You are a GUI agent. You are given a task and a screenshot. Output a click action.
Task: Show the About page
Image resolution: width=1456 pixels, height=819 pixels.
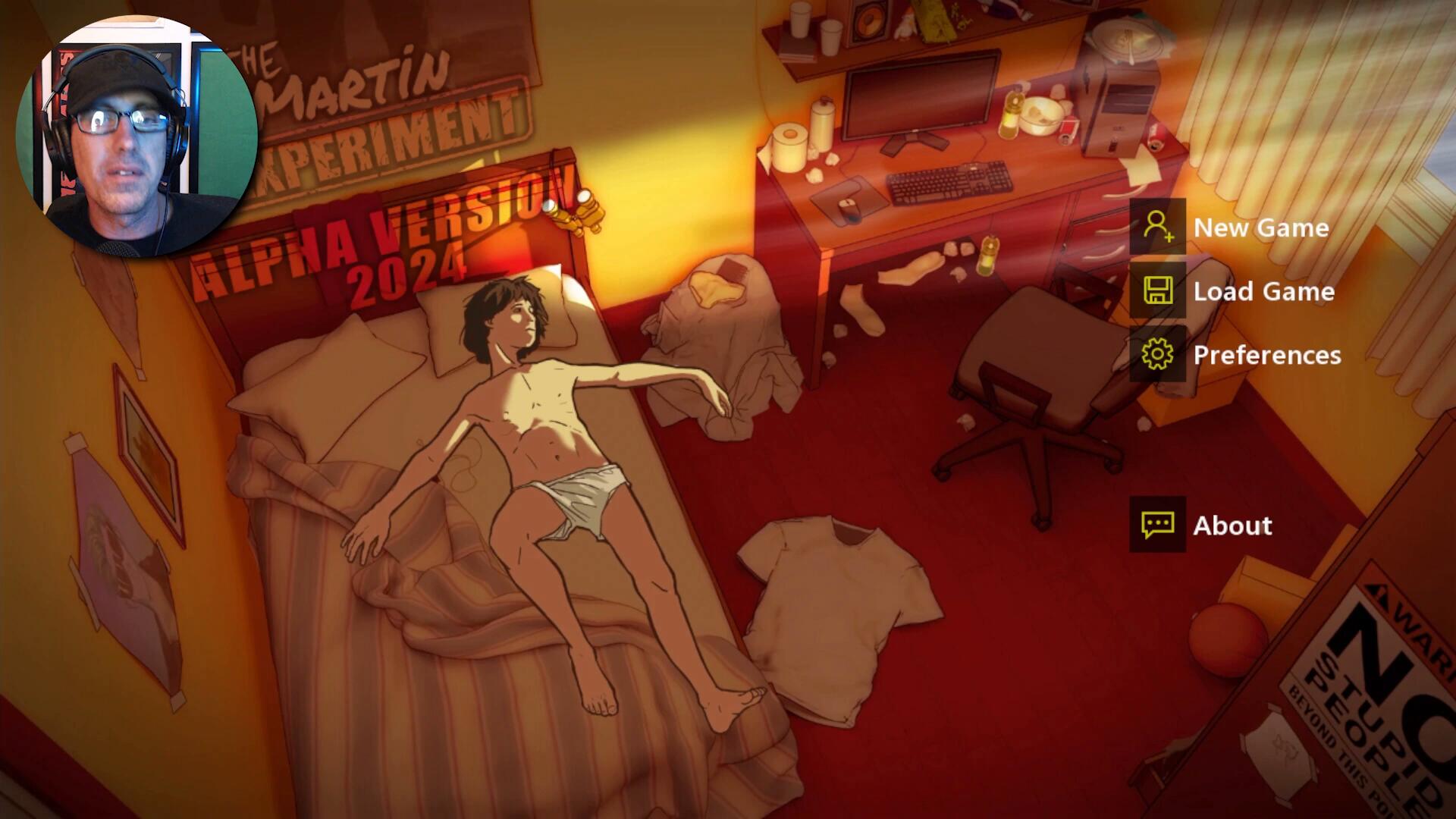[x=1232, y=525]
